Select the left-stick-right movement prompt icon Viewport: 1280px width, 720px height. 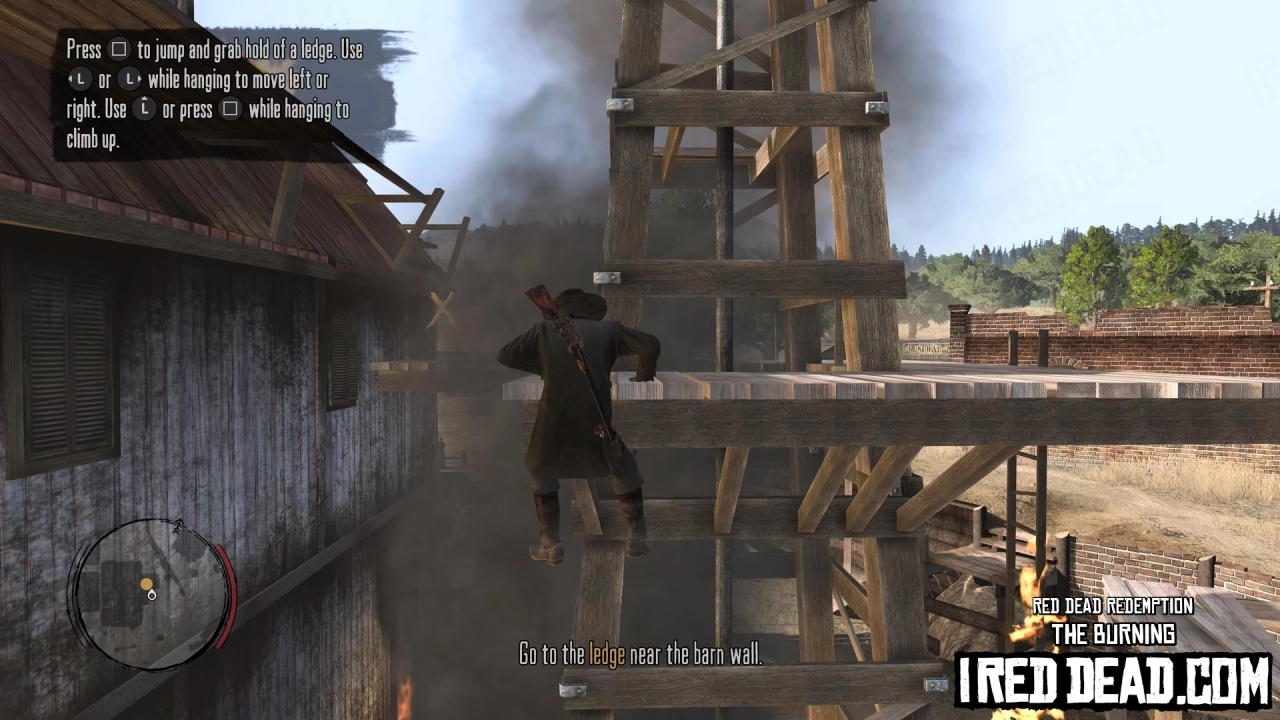pyautogui.click(x=128, y=78)
